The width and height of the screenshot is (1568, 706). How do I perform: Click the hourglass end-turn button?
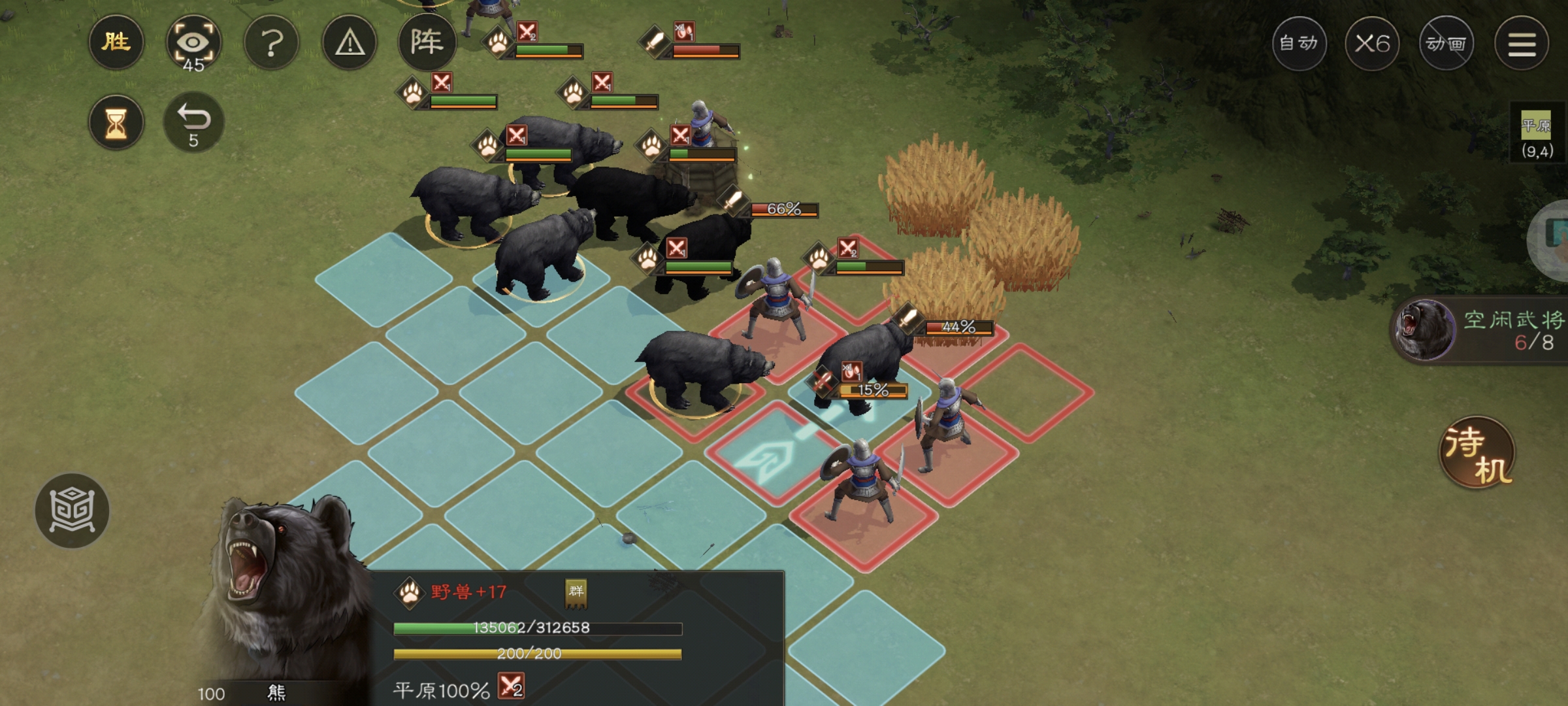[x=116, y=123]
